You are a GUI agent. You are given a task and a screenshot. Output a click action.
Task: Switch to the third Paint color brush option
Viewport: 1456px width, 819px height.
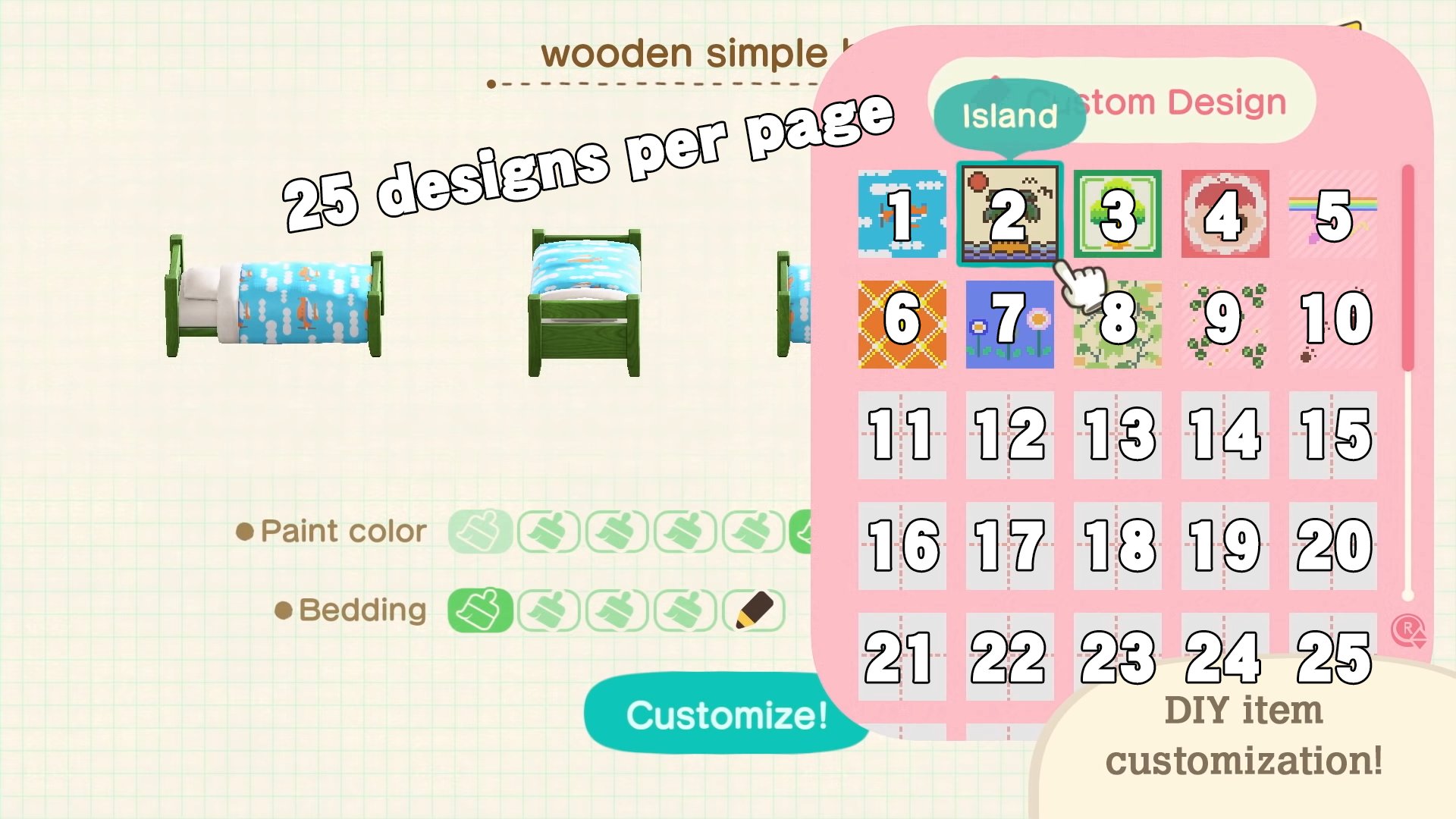click(x=620, y=531)
